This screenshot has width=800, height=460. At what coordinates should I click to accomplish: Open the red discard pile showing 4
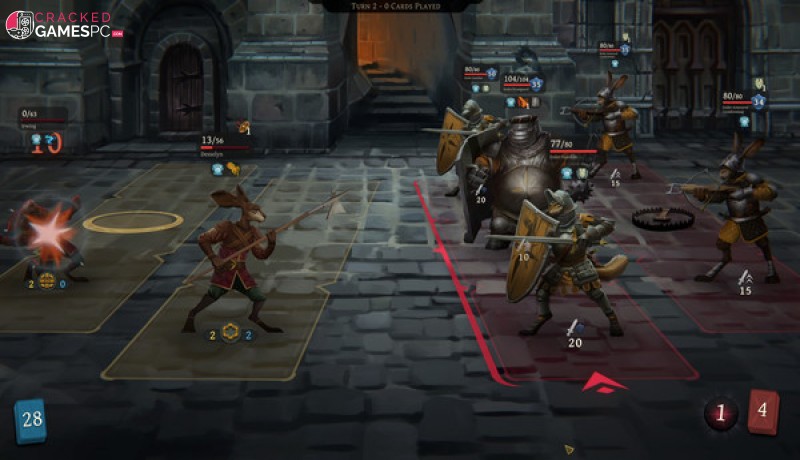tap(764, 411)
